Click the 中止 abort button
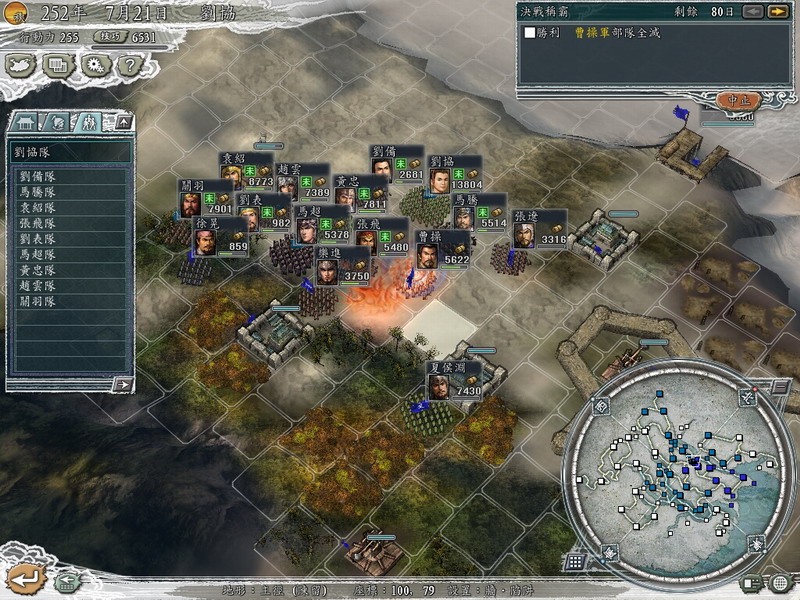 (738, 100)
